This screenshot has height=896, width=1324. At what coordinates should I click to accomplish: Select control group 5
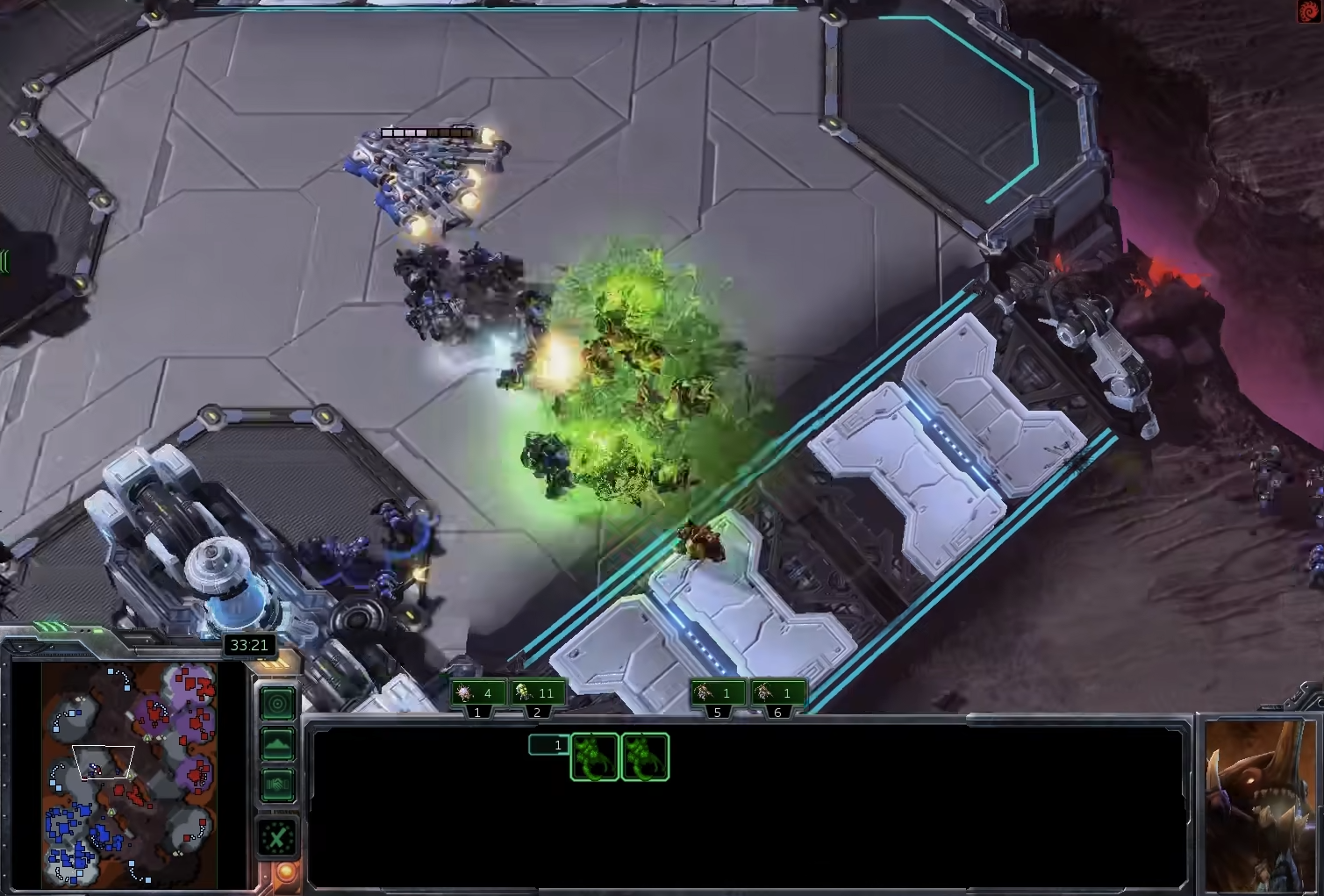[x=717, y=693]
